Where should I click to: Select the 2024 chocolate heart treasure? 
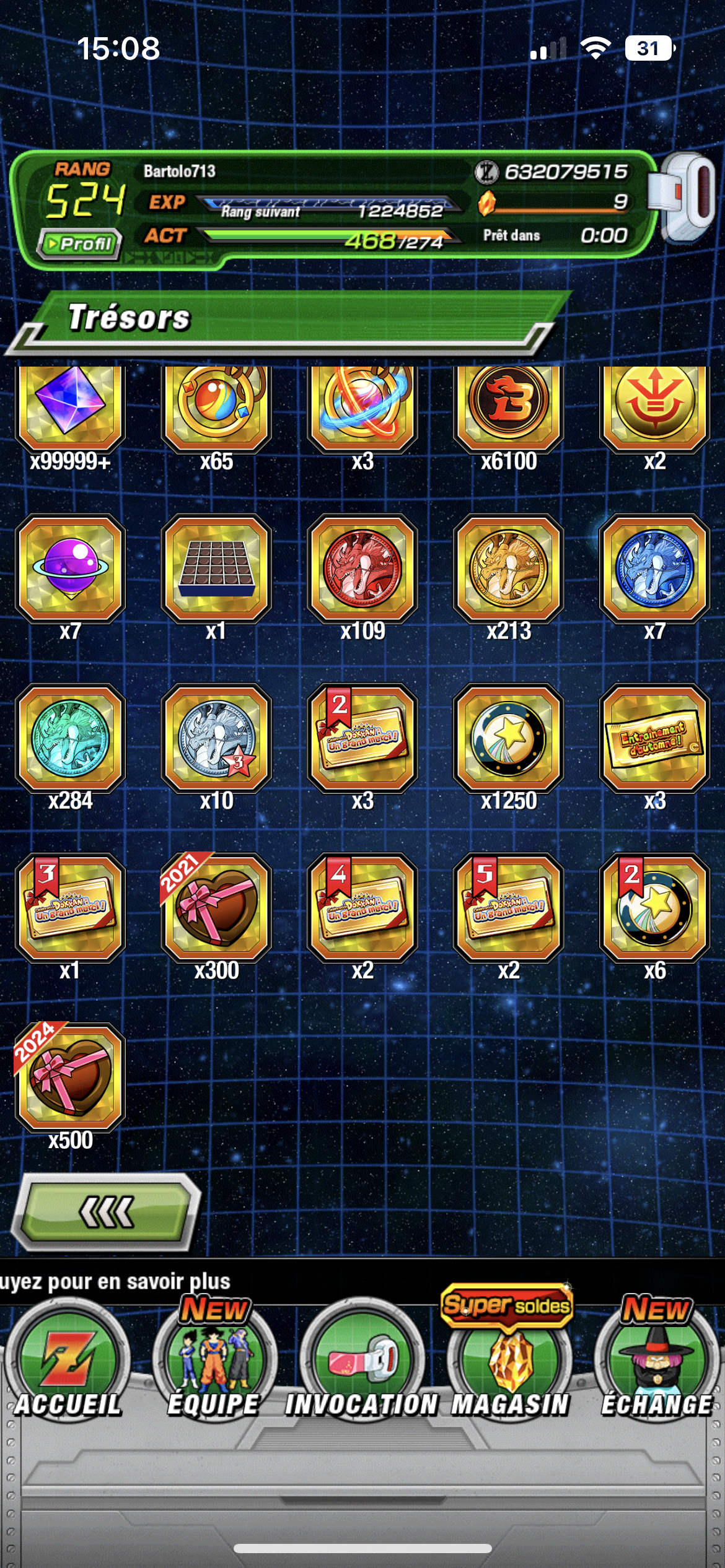[71, 1078]
